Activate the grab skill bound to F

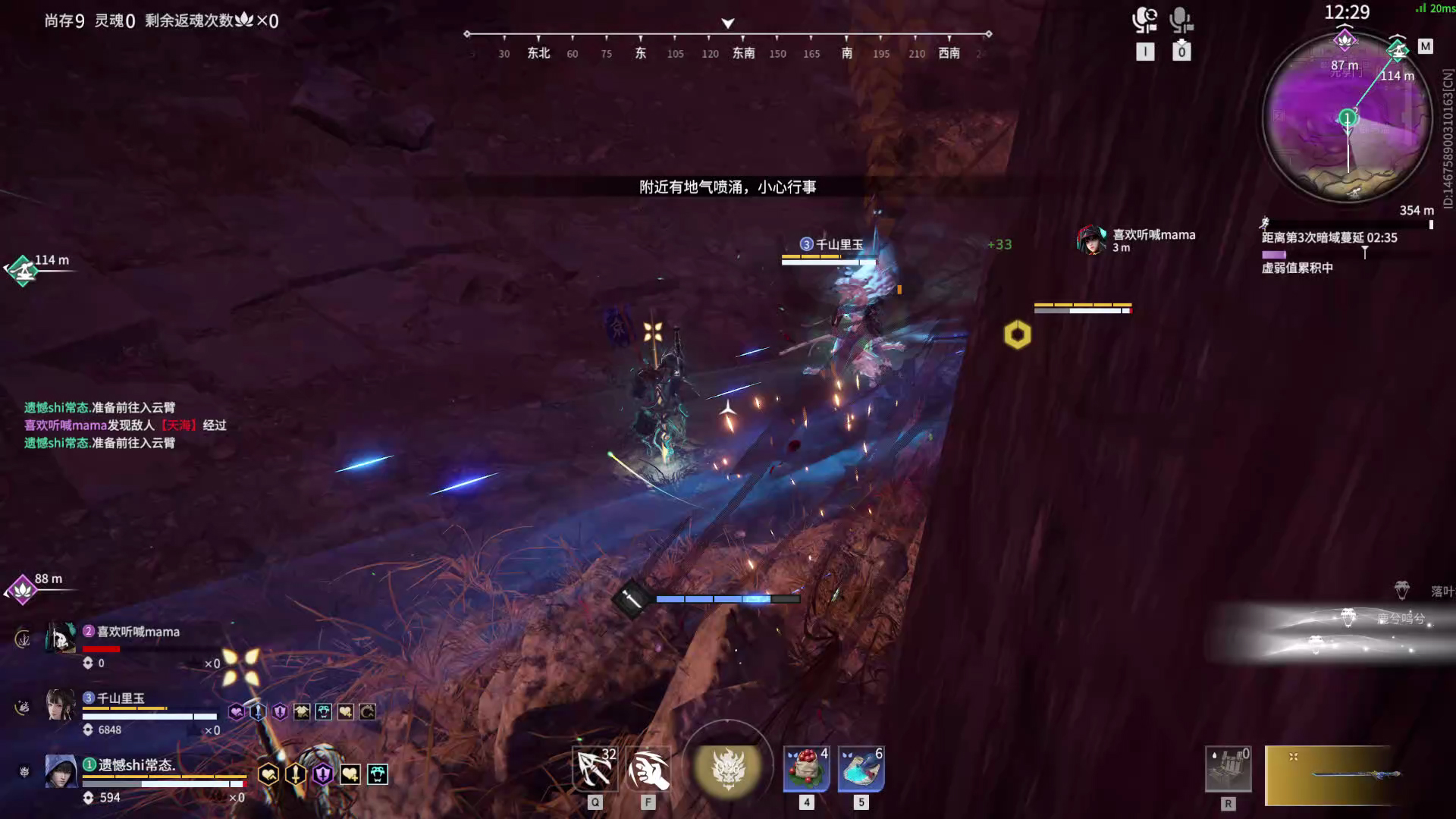pyautogui.click(x=648, y=768)
